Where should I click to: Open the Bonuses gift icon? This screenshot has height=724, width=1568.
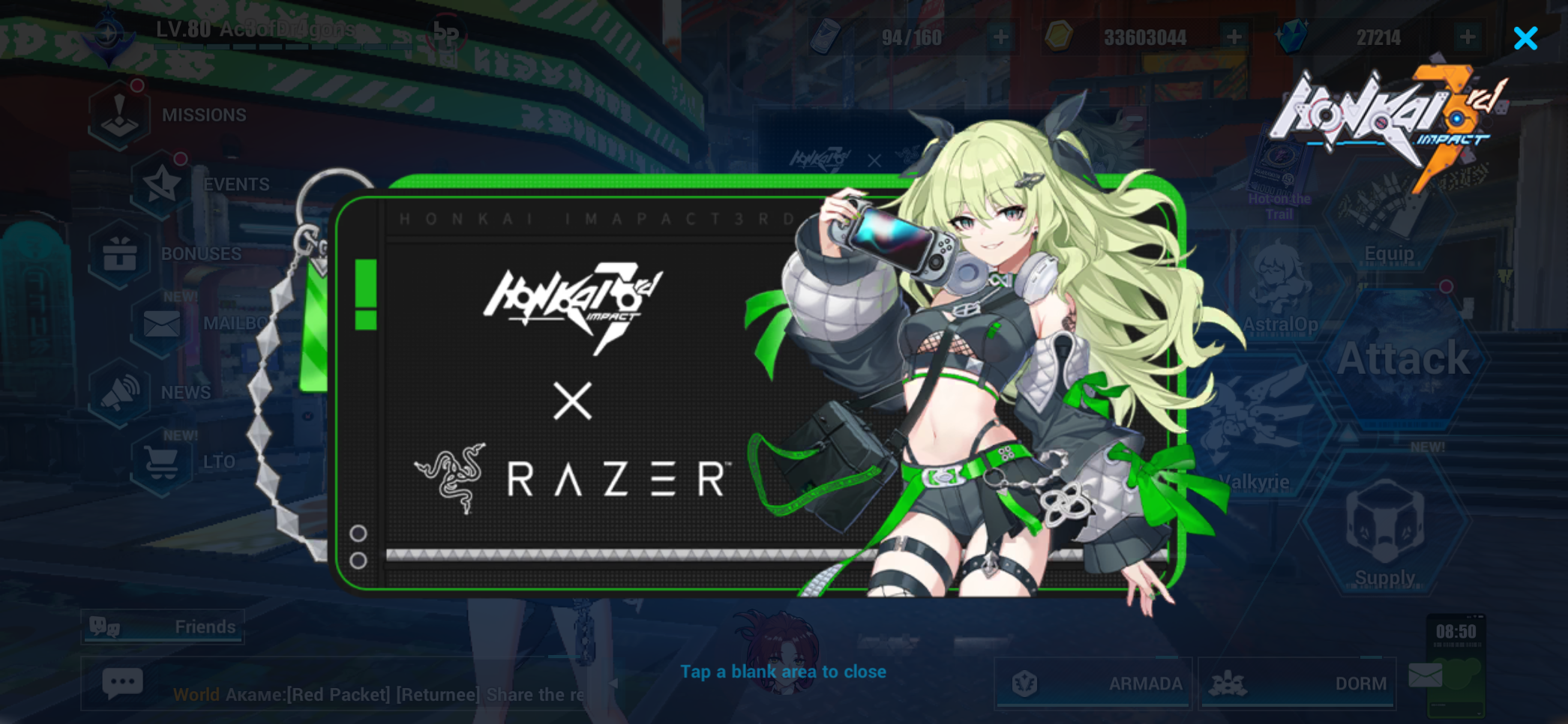click(x=120, y=253)
